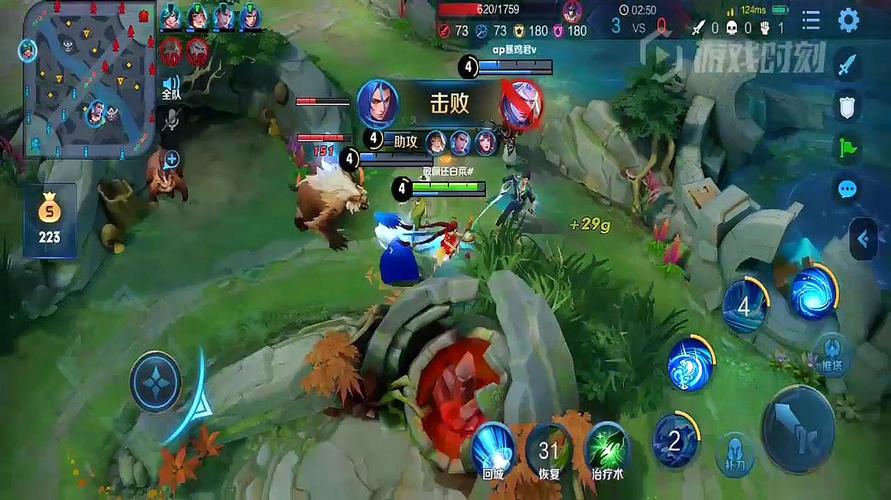The width and height of the screenshot is (891, 500).
Task: Open the scoreboard list icon
Action: pos(811,20)
